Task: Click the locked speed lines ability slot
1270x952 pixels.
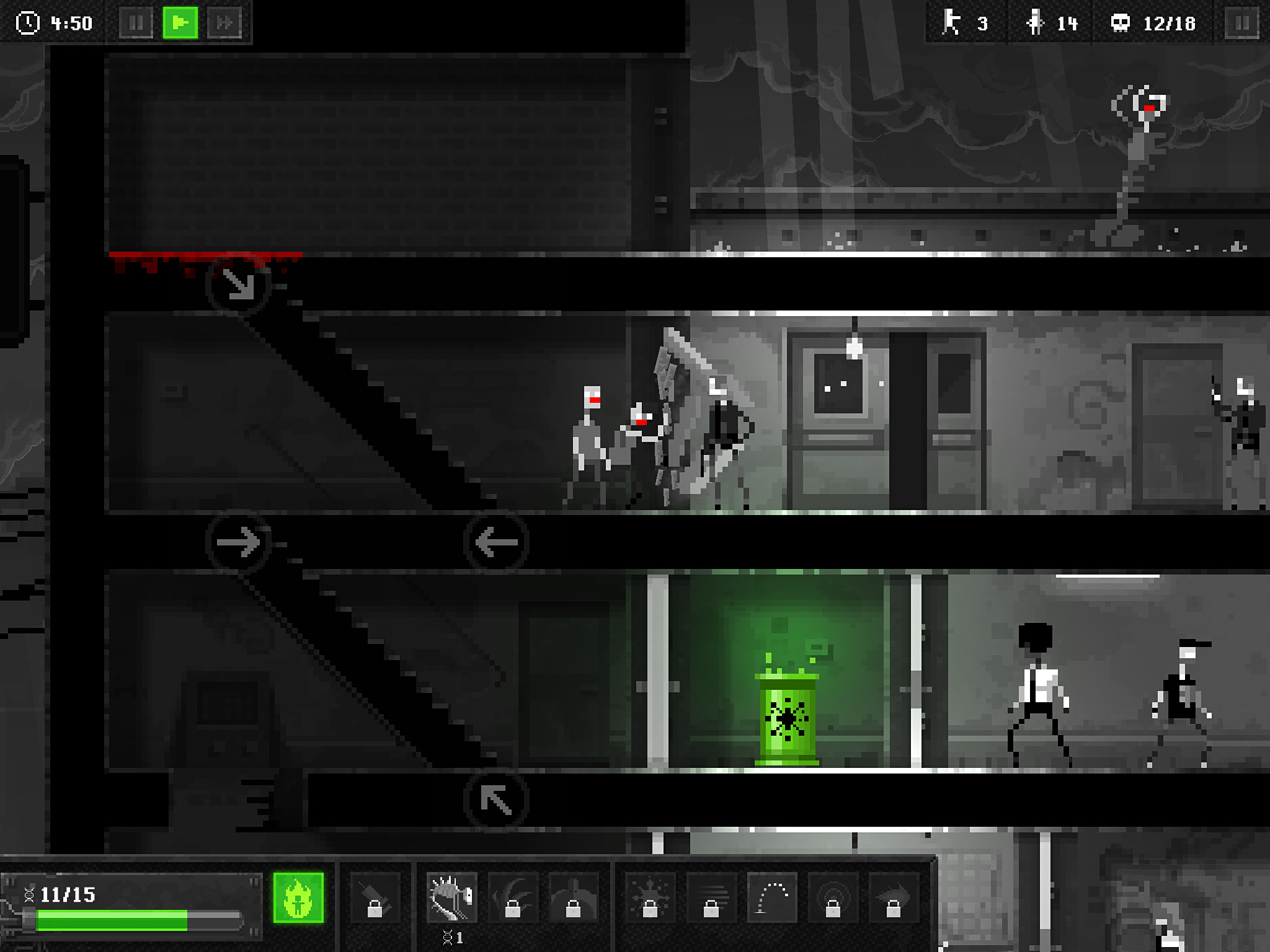Action: pyautogui.click(x=711, y=897)
